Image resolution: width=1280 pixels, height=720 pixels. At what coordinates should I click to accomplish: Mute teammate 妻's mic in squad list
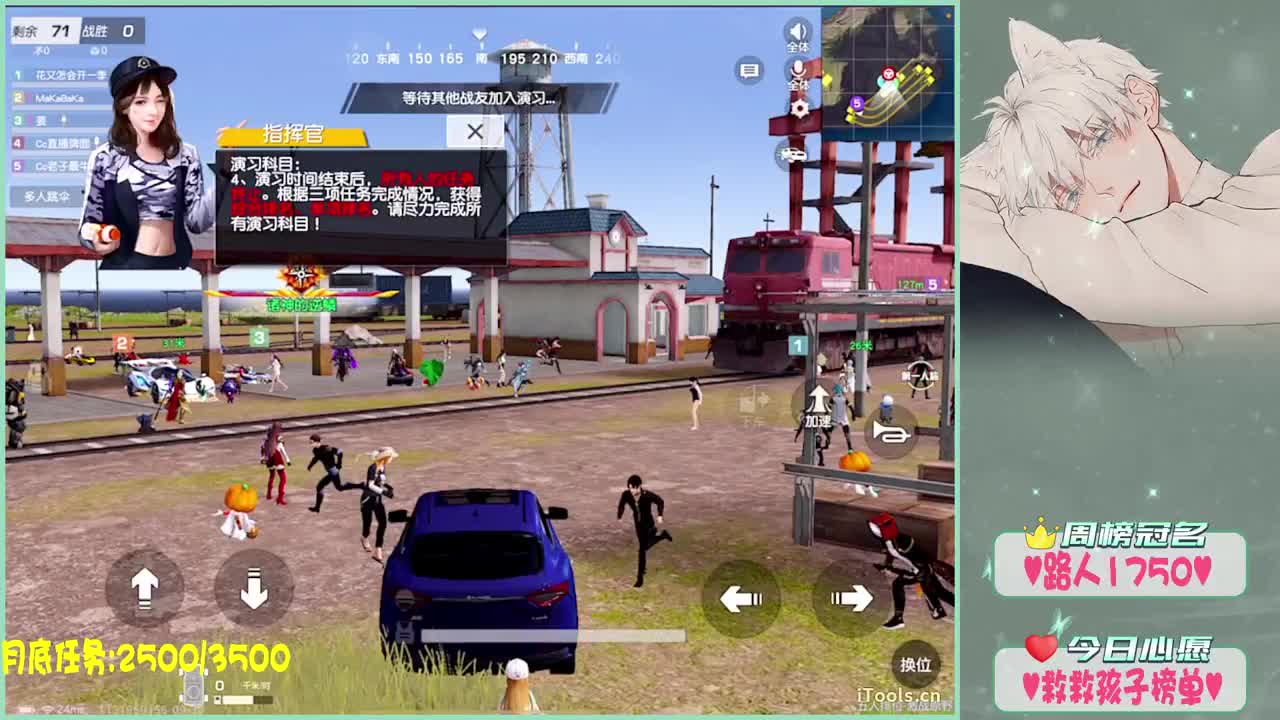click(64, 119)
